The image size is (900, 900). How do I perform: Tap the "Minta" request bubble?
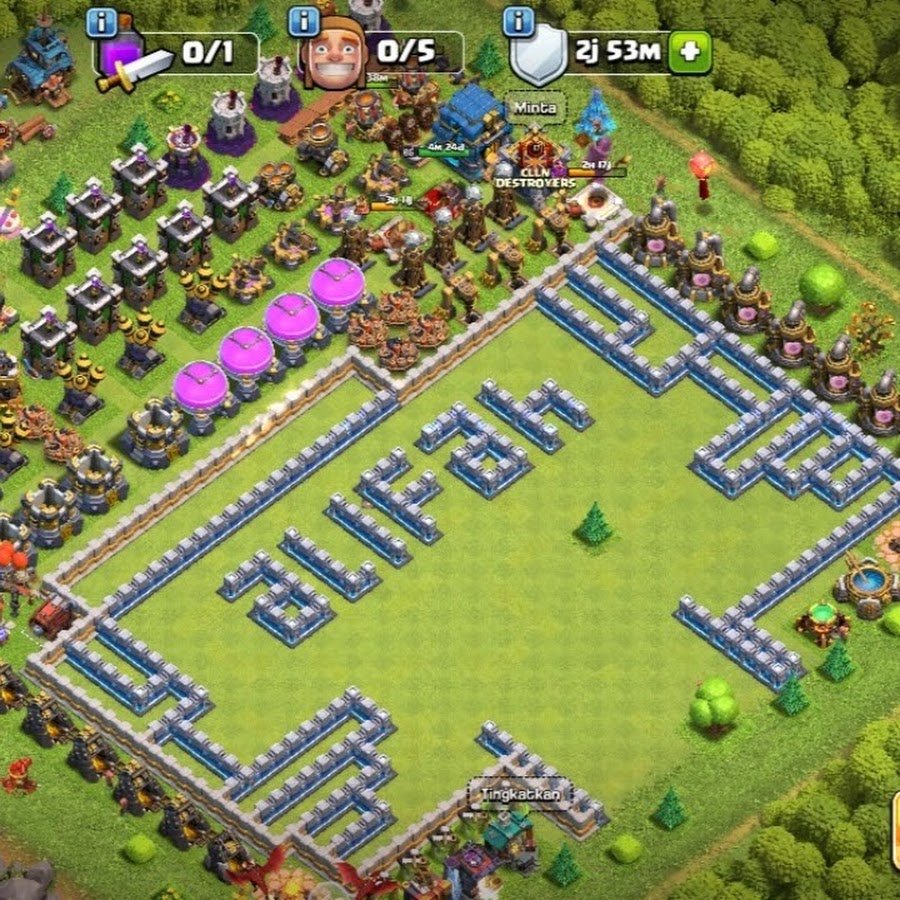coord(537,107)
